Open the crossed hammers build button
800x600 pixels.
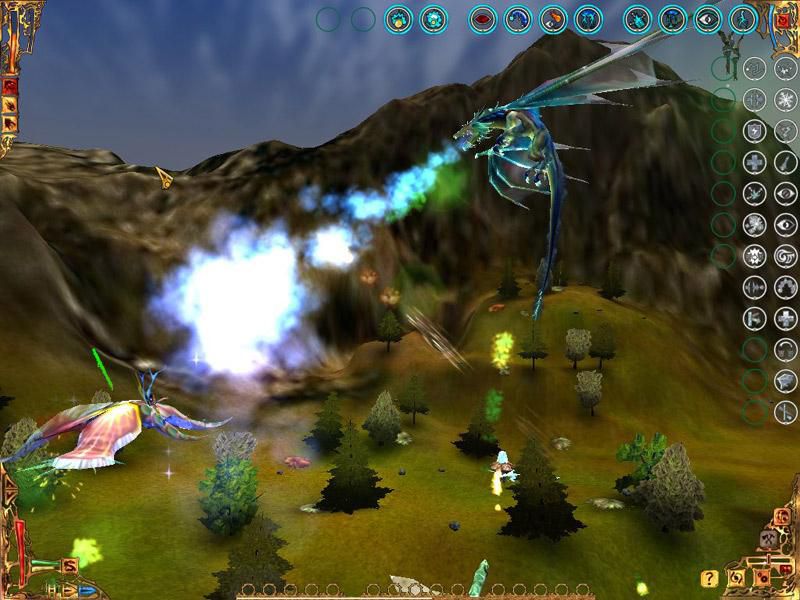pos(769,540)
